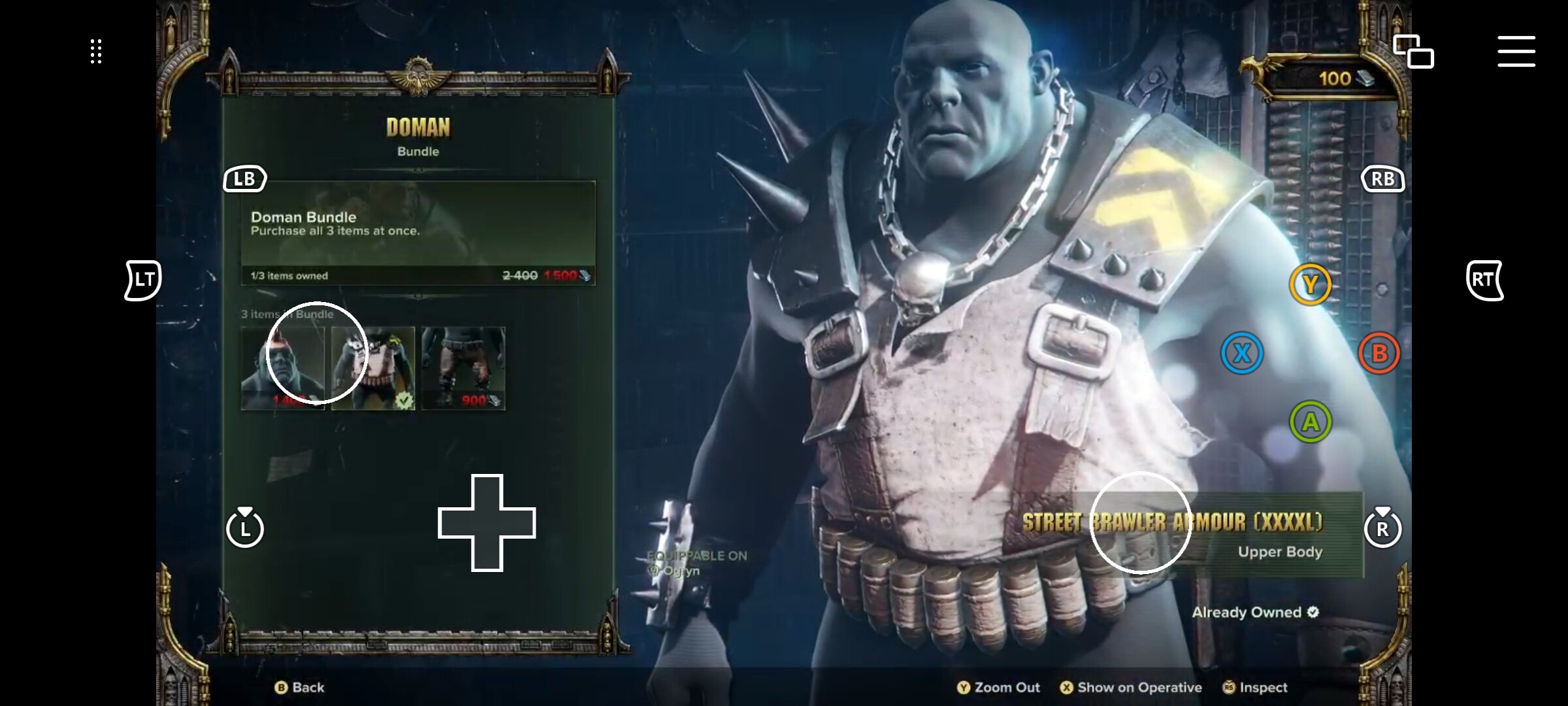Select the owned Street Brawler Armour thumbnail
The width and height of the screenshot is (1568, 706).
click(373, 369)
